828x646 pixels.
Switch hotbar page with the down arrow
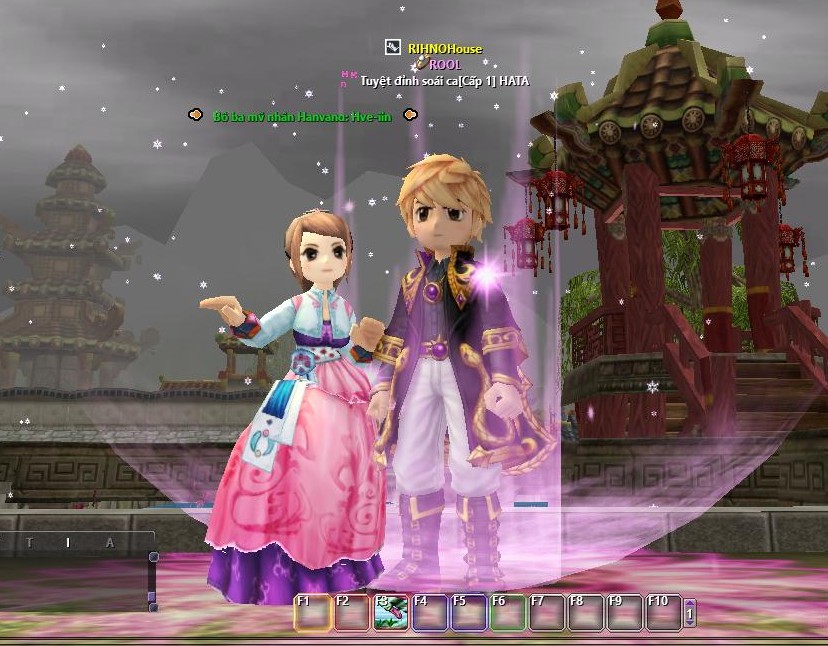(x=689, y=622)
